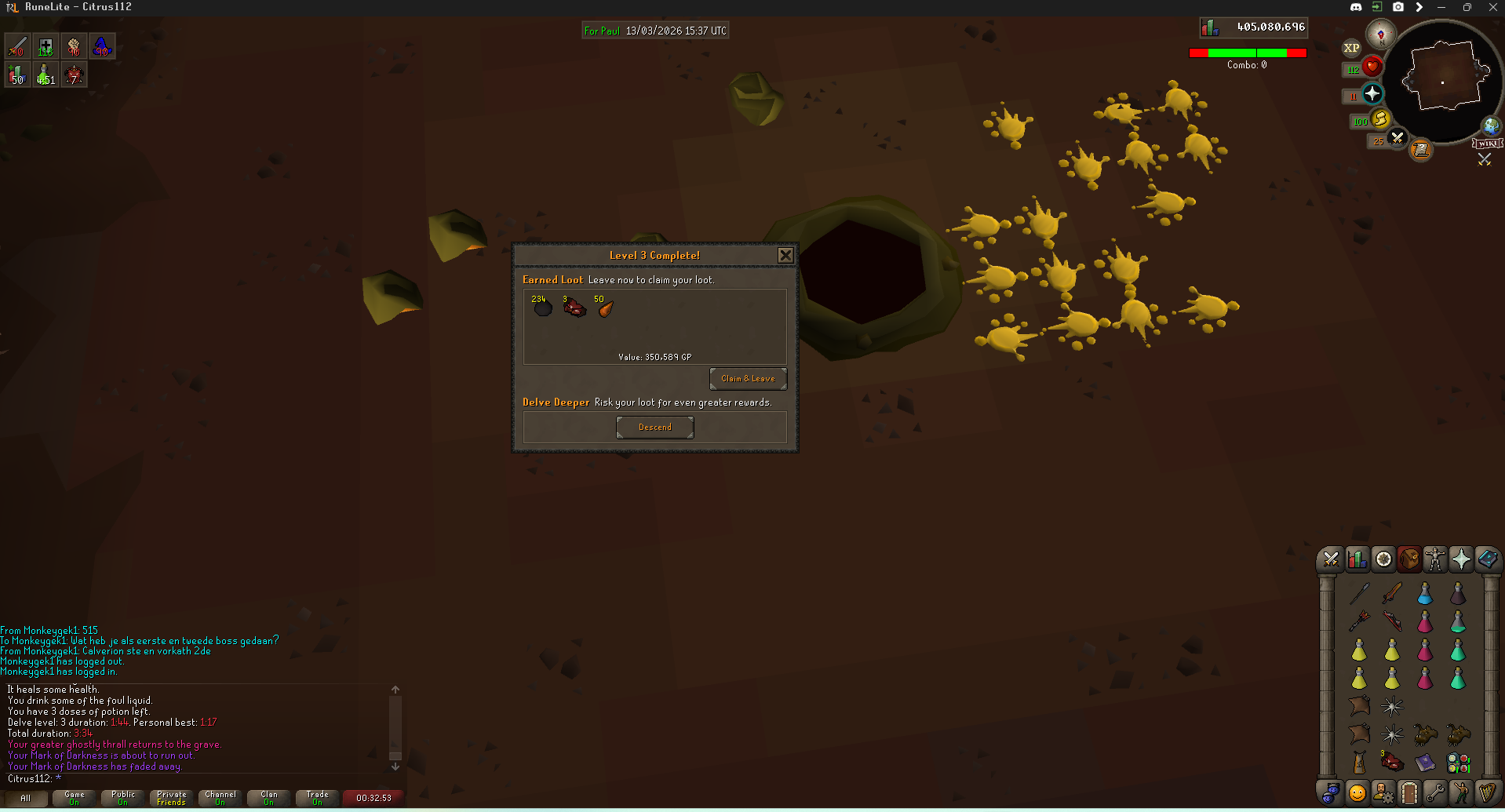
Task: Close the Level 3 Complete window
Action: click(785, 256)
